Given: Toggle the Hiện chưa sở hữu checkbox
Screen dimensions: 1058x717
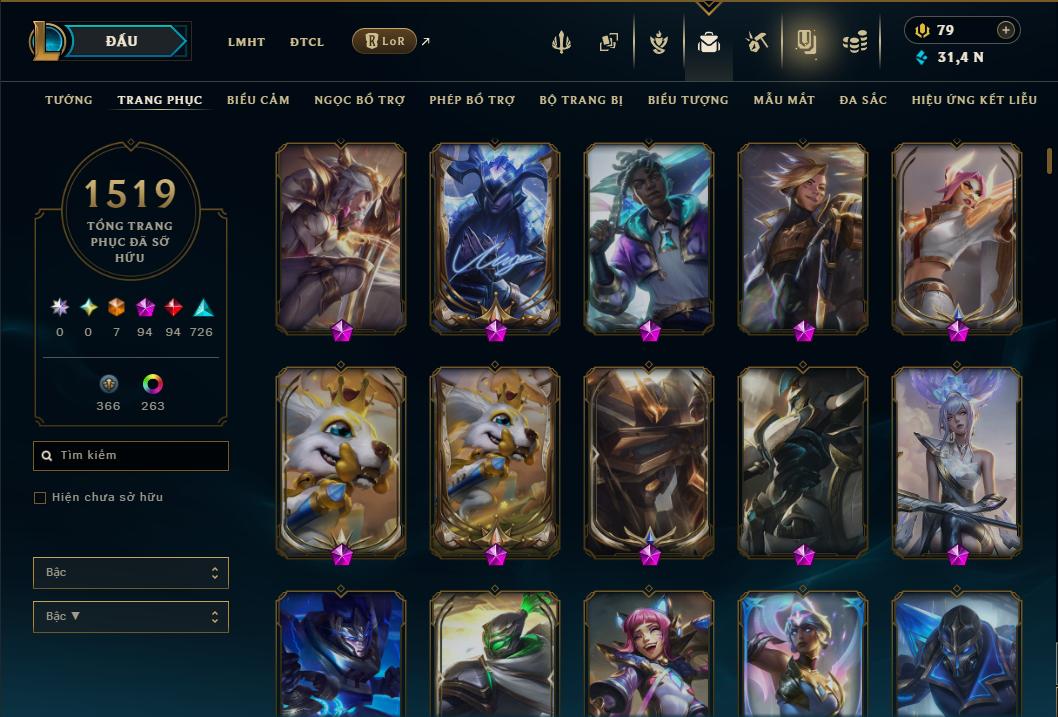Looking at the screenshot, I should pyautogui.click(x=40, y=497).
